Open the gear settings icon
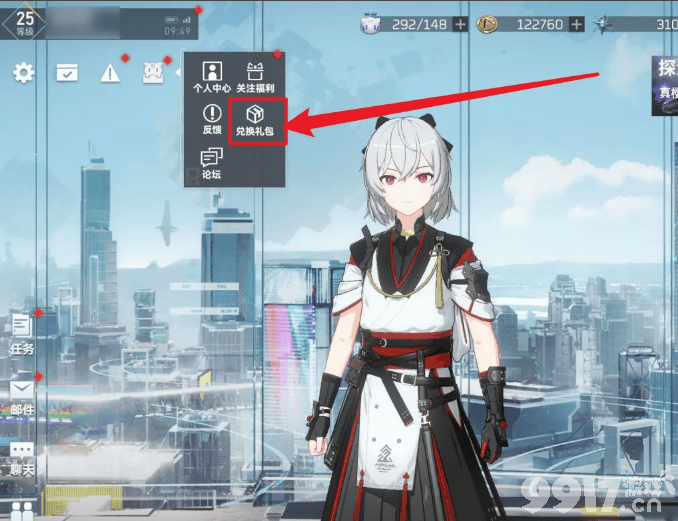Image resolution: width=678 pixels, height=521 pixels. pos(22,72)
